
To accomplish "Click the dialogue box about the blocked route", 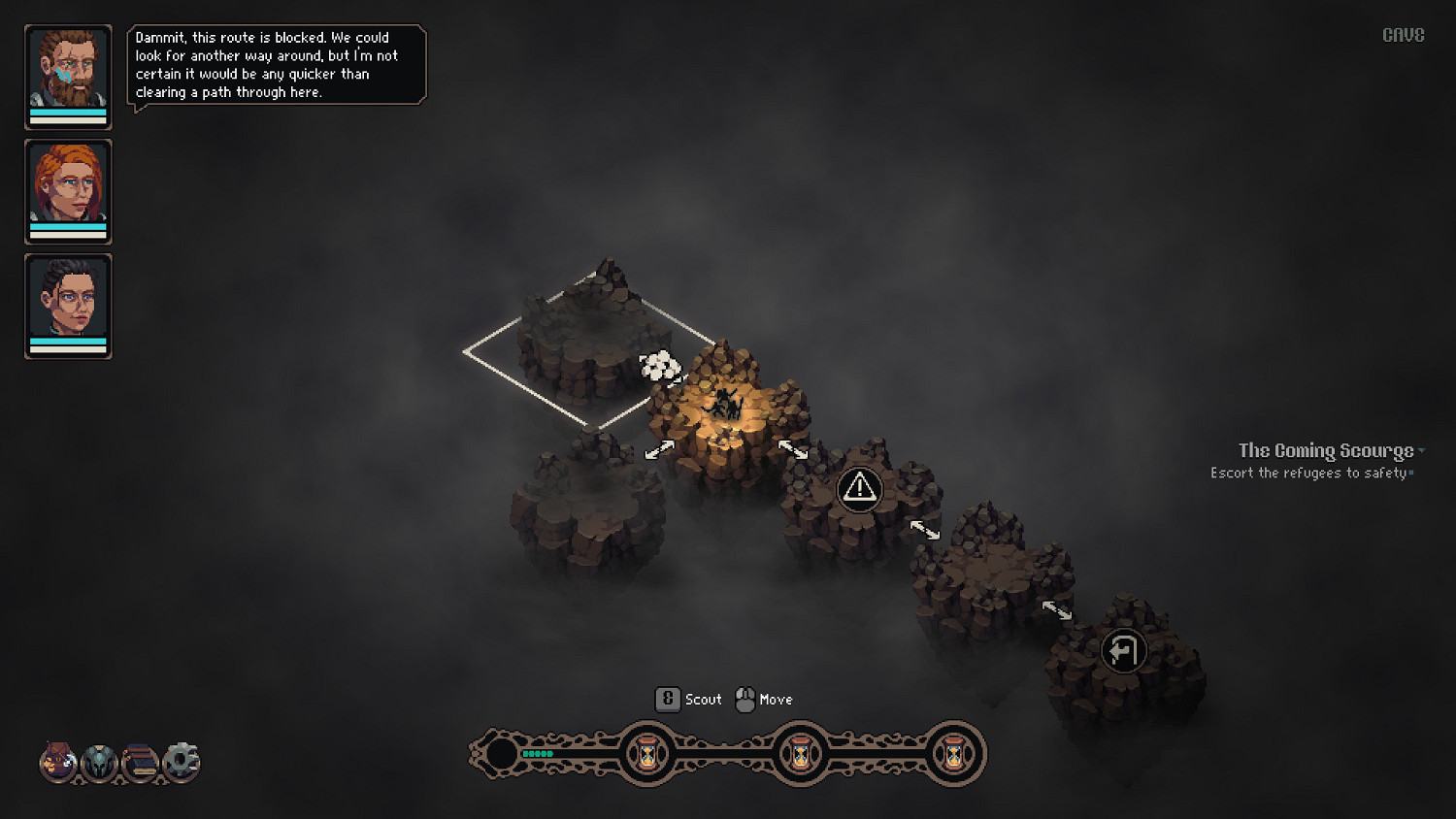I will tap(277, 64).
